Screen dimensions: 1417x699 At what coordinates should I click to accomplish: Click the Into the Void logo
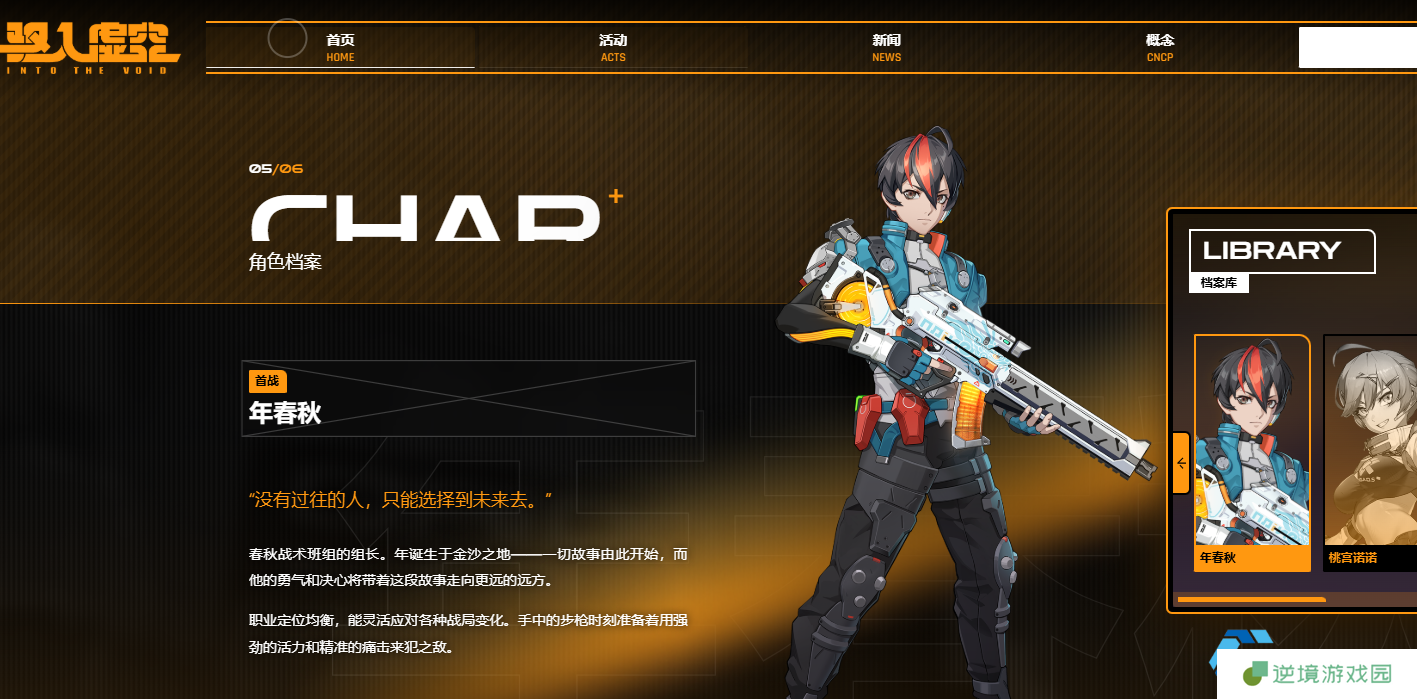coord(90,47)
